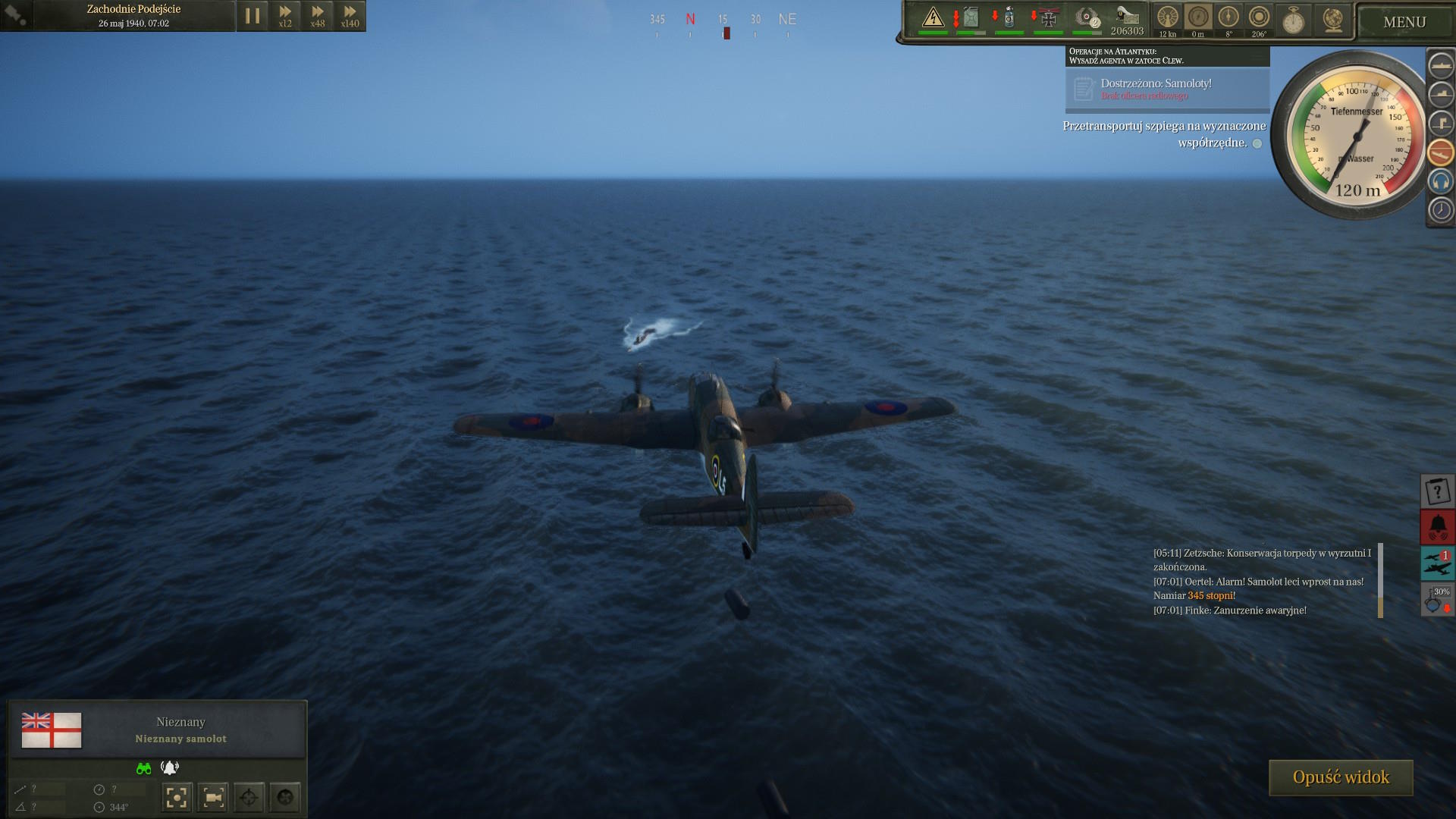
Task: Open the depth gauge control
Action: 1198,18
